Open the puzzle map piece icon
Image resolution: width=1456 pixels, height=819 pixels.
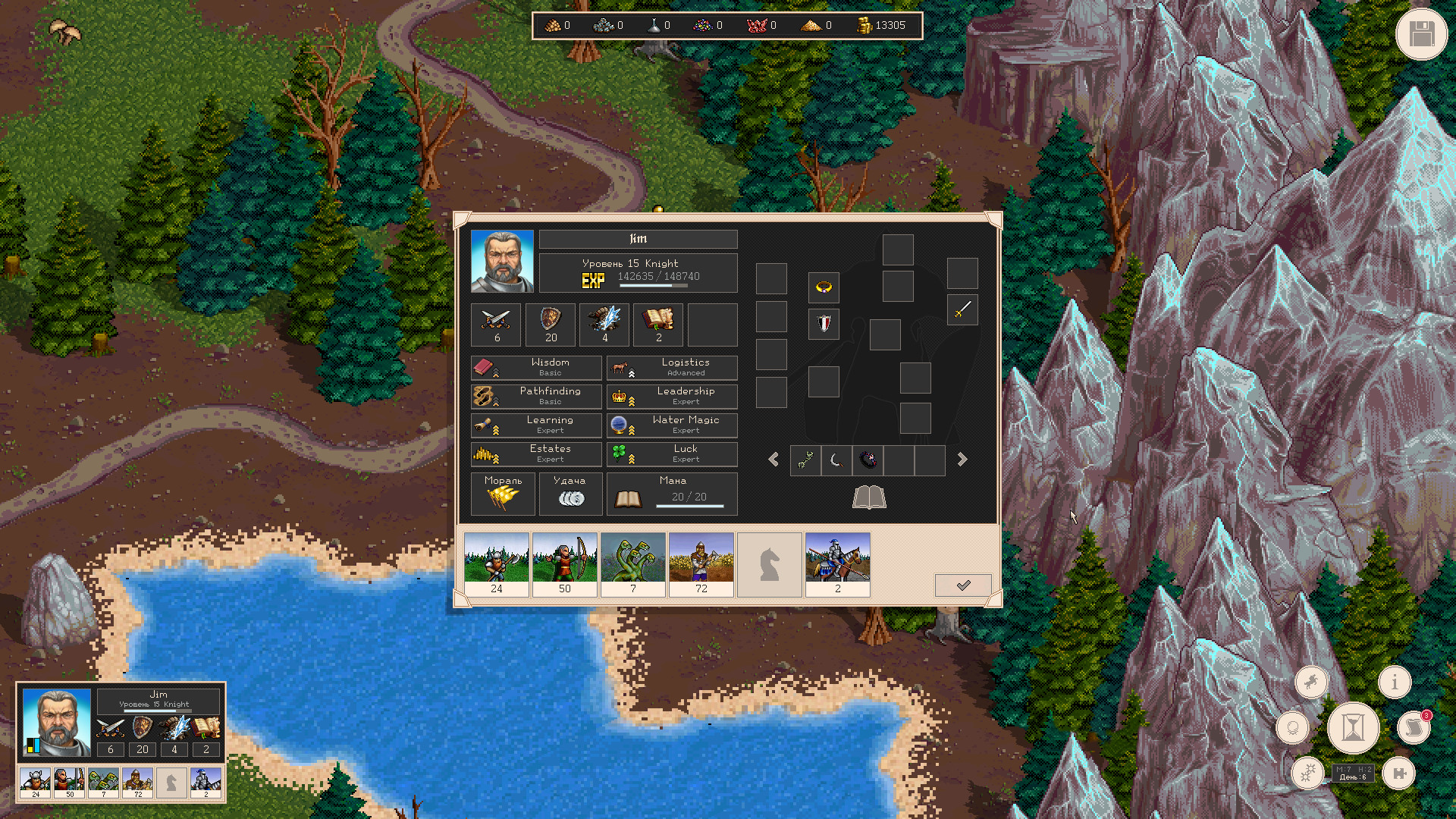pyautogui.click(x=1400, y=774)
